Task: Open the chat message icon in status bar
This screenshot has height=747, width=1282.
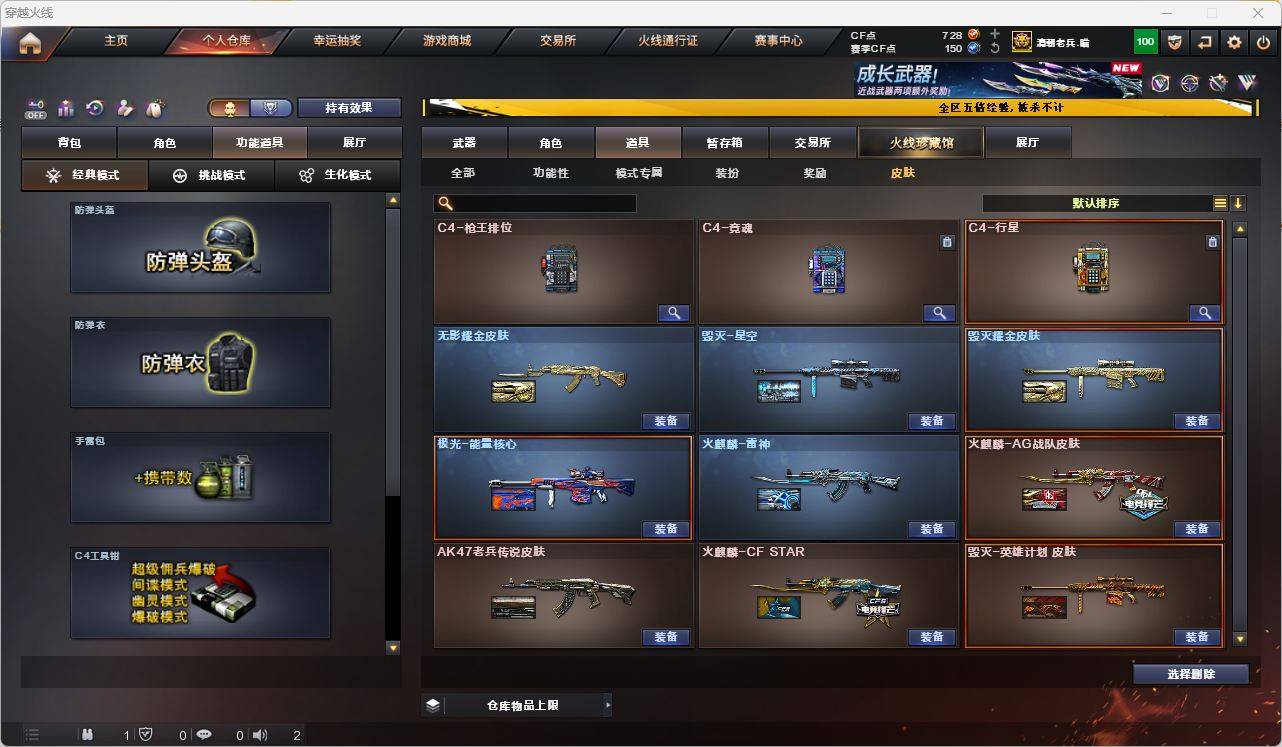Action: [203, 734]
